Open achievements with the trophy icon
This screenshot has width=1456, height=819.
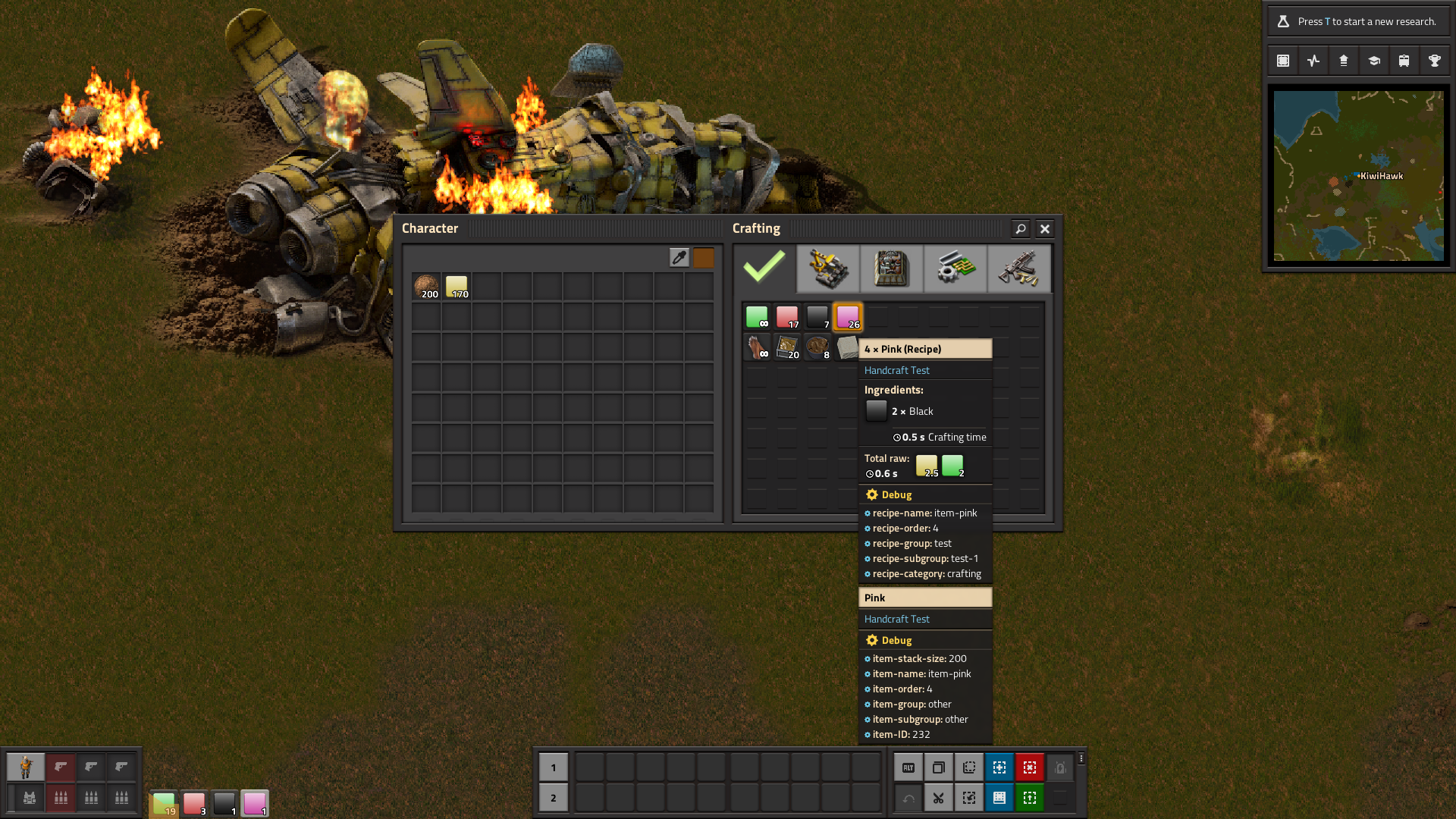1435,61
